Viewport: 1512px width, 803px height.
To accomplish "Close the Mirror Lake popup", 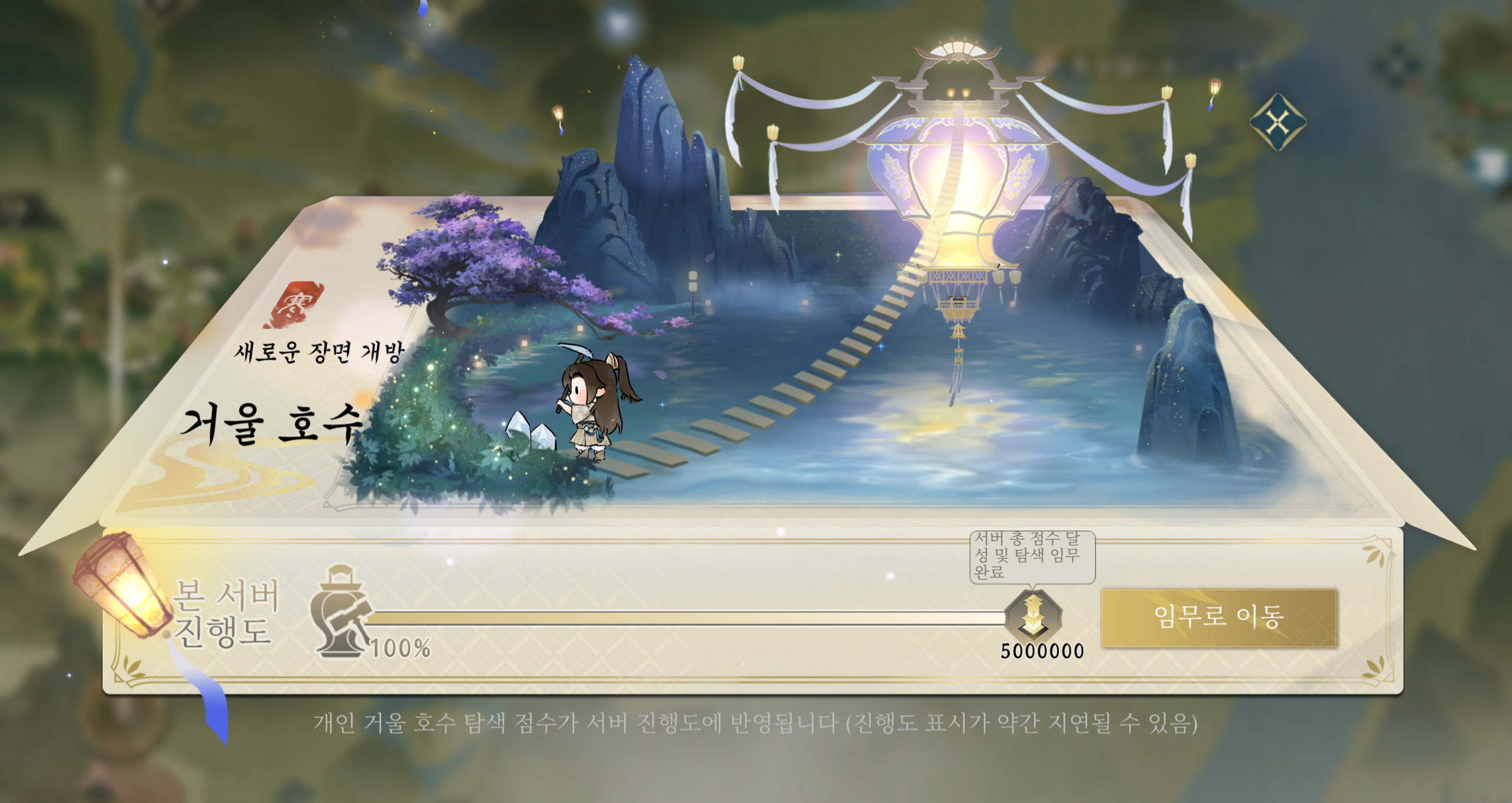I will 1277,122.
